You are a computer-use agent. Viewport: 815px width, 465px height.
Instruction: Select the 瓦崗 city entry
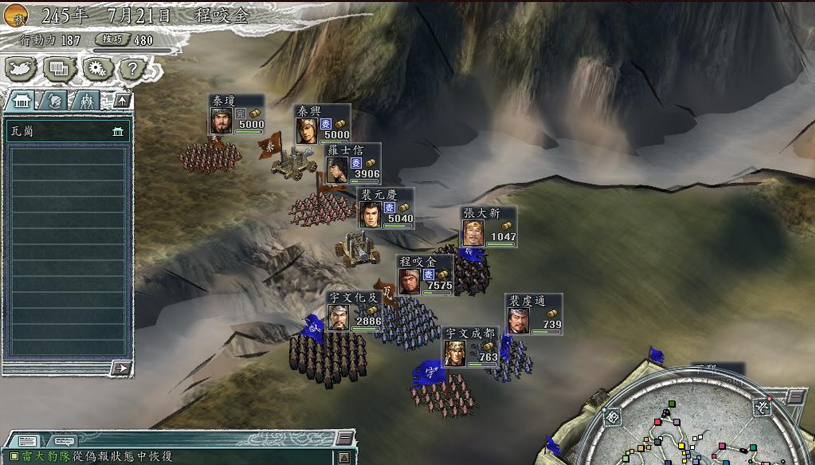(x=67, y=131)
